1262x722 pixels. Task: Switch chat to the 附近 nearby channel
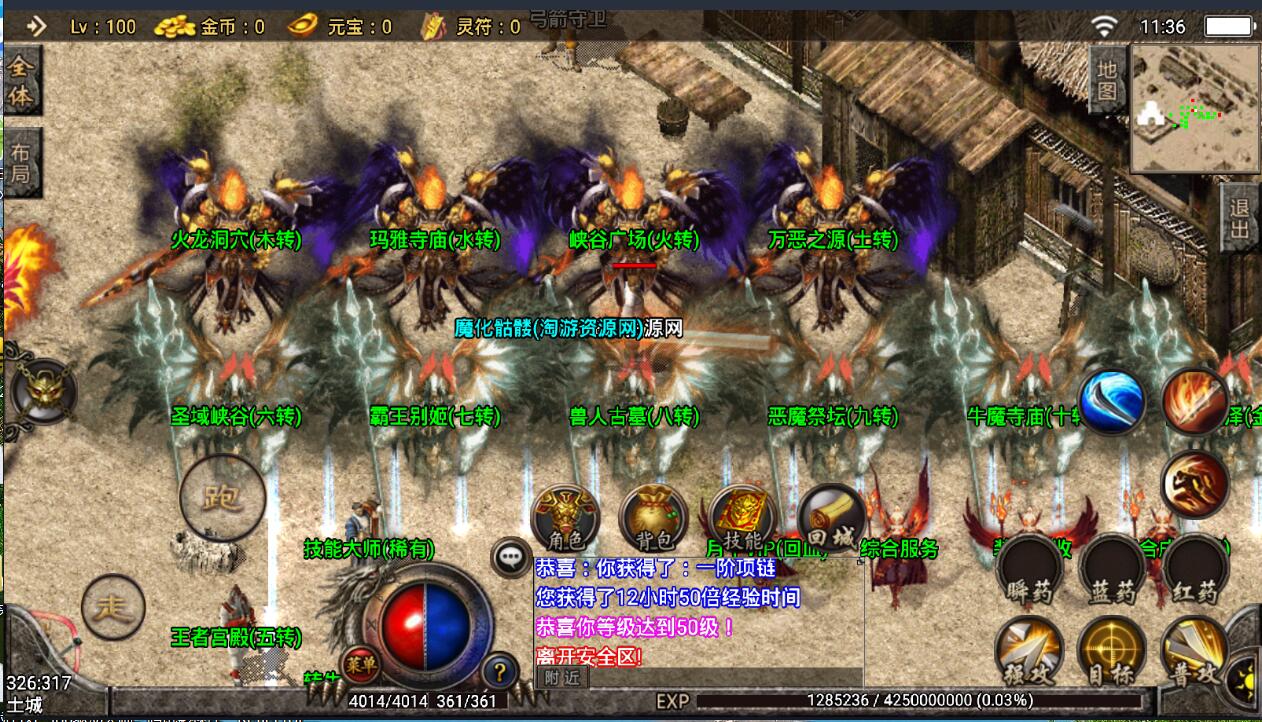pyautogui.click(x=561, y=677)
